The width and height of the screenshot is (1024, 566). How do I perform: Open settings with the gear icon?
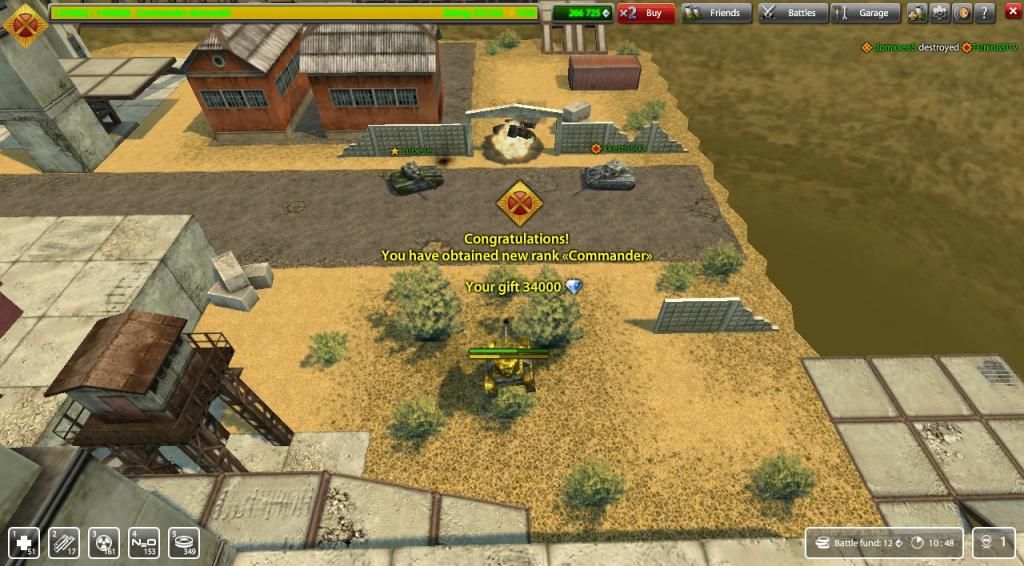point(940,13)
